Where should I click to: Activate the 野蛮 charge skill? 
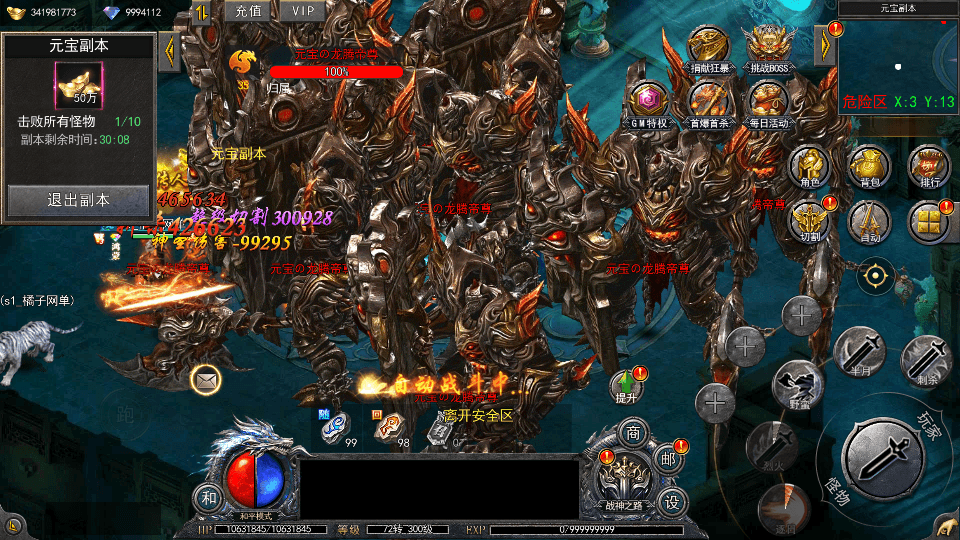(799, 384)
